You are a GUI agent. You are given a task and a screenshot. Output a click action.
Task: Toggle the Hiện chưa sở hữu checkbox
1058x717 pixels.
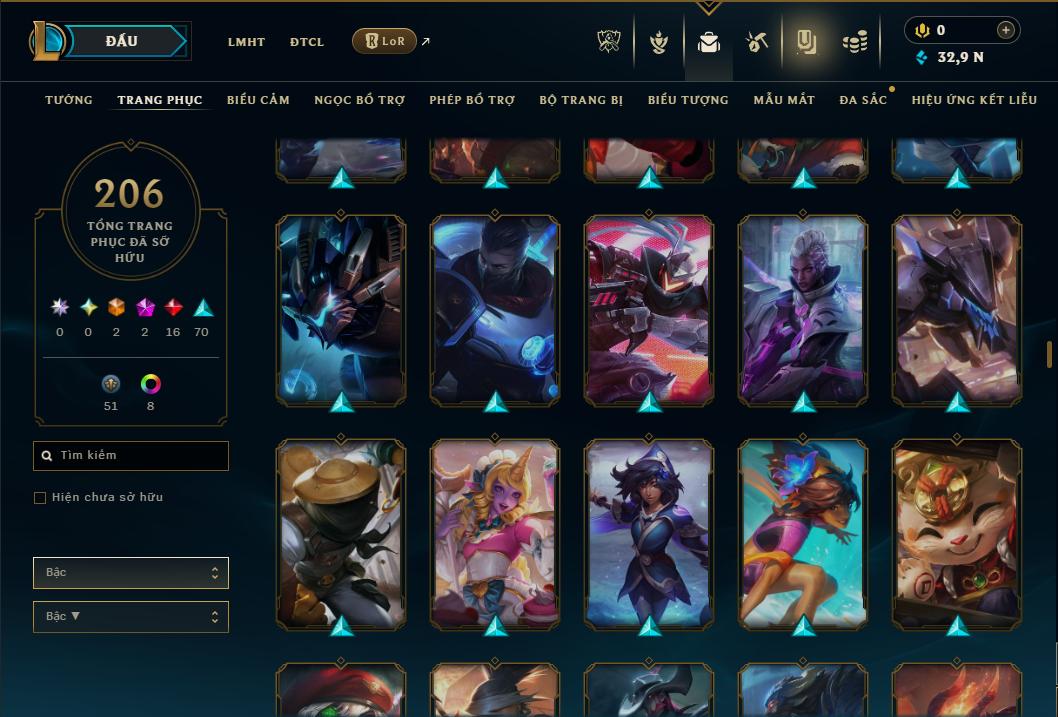pos(40,498)
